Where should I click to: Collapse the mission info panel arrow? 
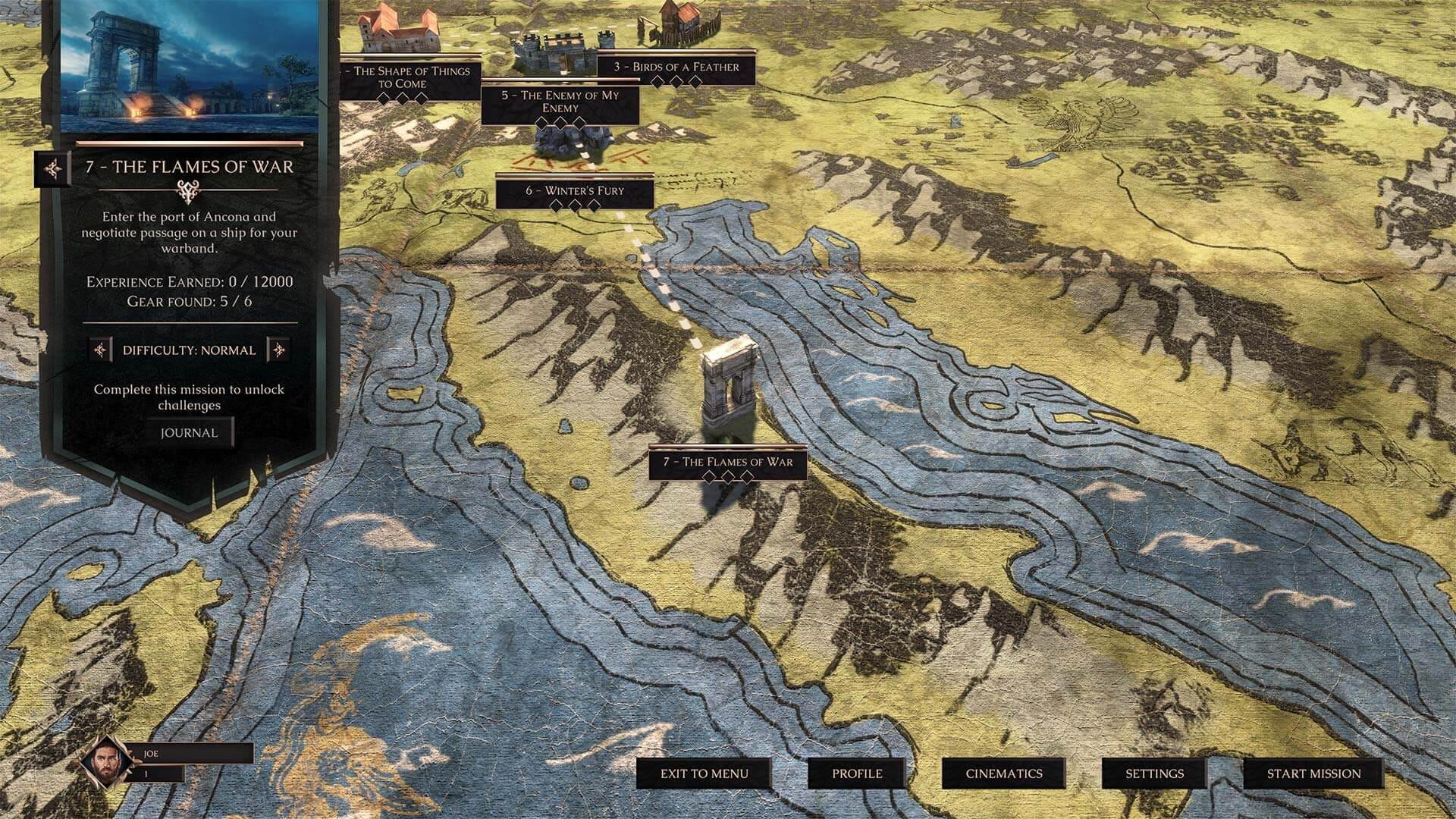[55, 168]
